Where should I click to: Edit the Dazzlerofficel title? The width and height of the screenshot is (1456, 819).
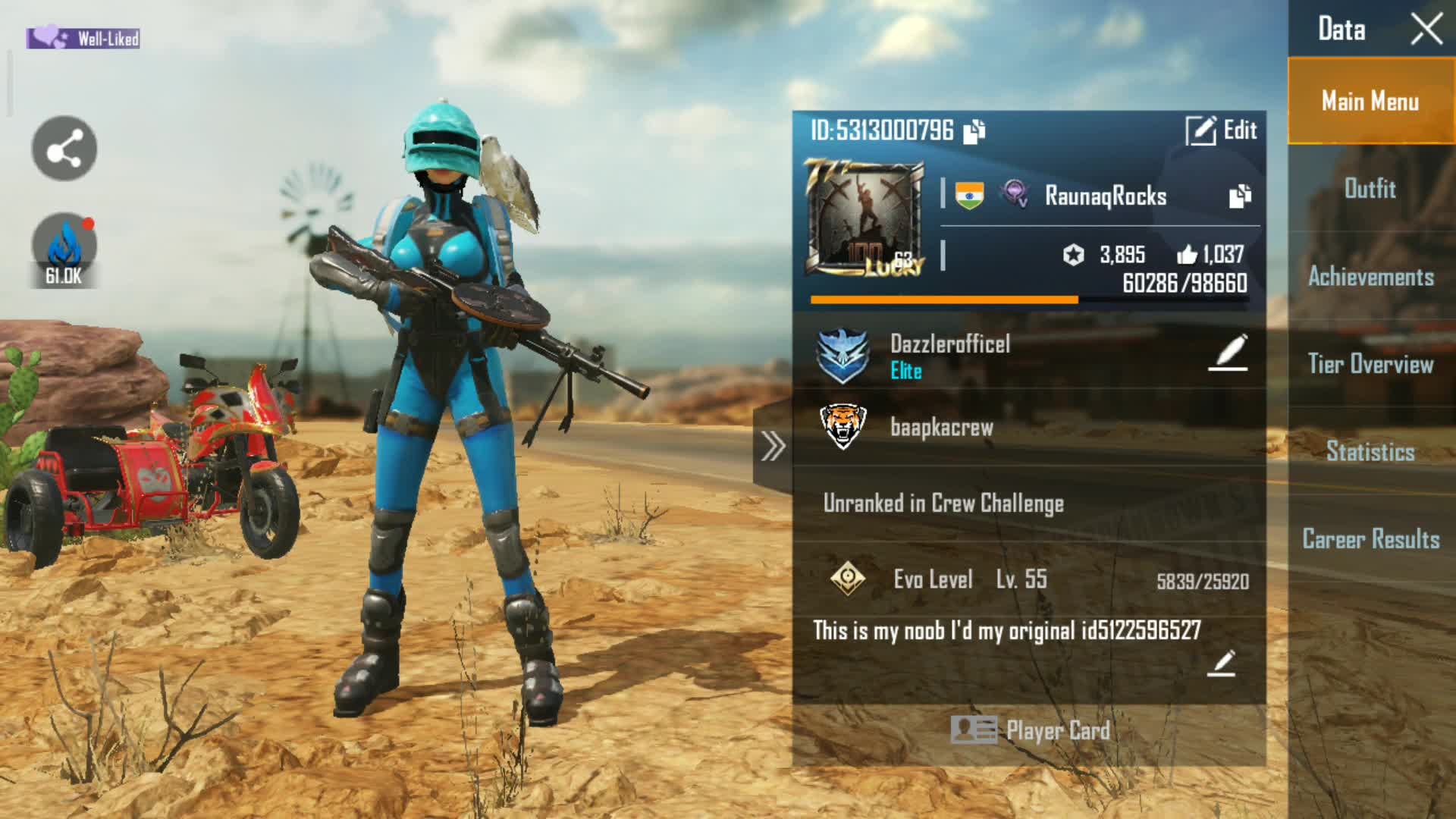[x=1228, y=353]
